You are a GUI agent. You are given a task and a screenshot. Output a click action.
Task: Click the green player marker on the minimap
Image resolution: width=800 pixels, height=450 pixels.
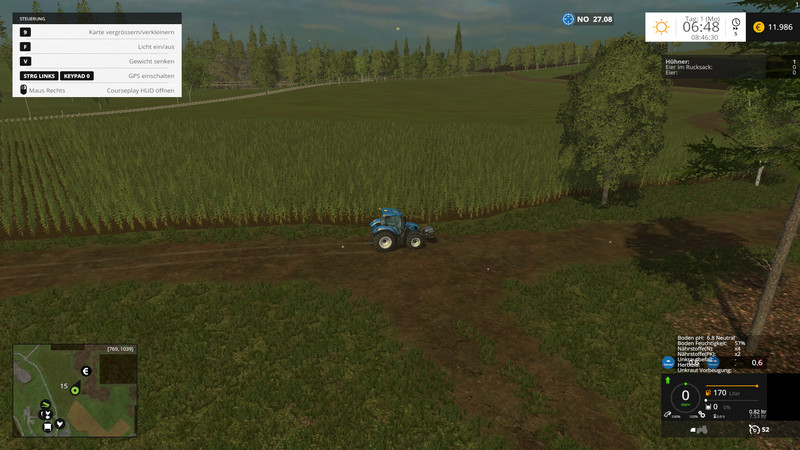74,390
